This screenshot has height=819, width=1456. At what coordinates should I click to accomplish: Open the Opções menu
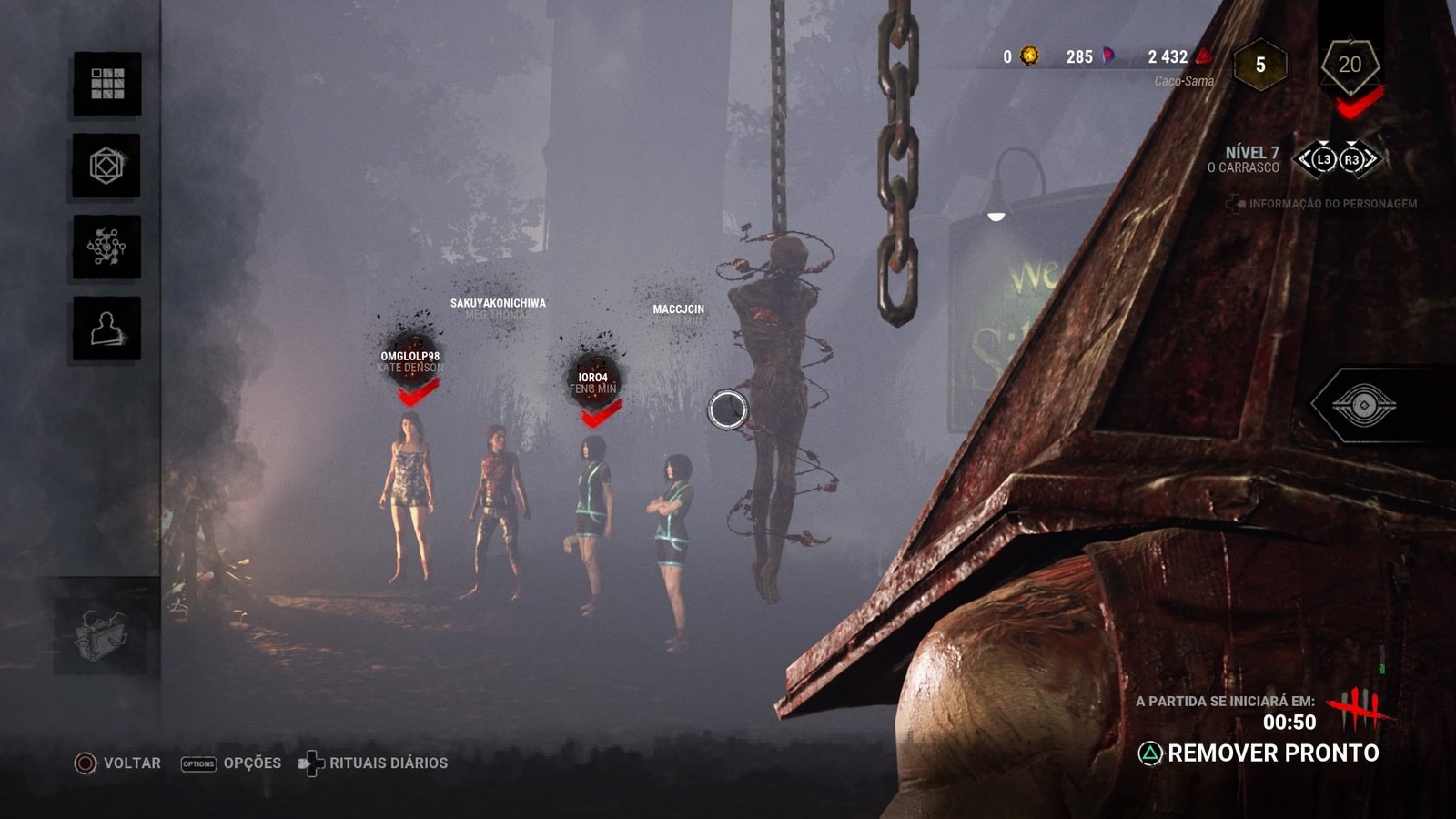(x=231, y=763)
